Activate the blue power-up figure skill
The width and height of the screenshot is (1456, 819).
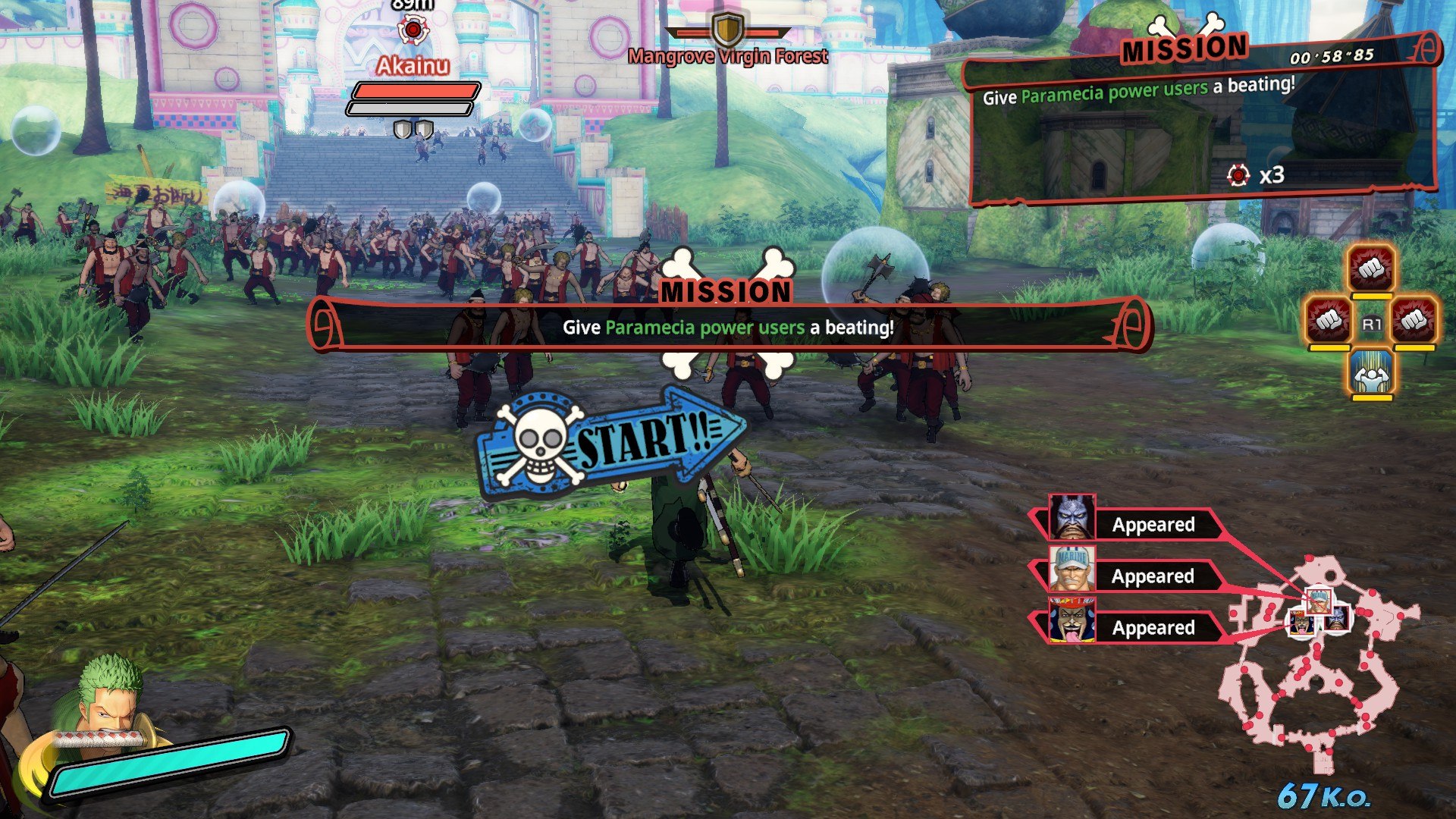(x=1371, y=372)
